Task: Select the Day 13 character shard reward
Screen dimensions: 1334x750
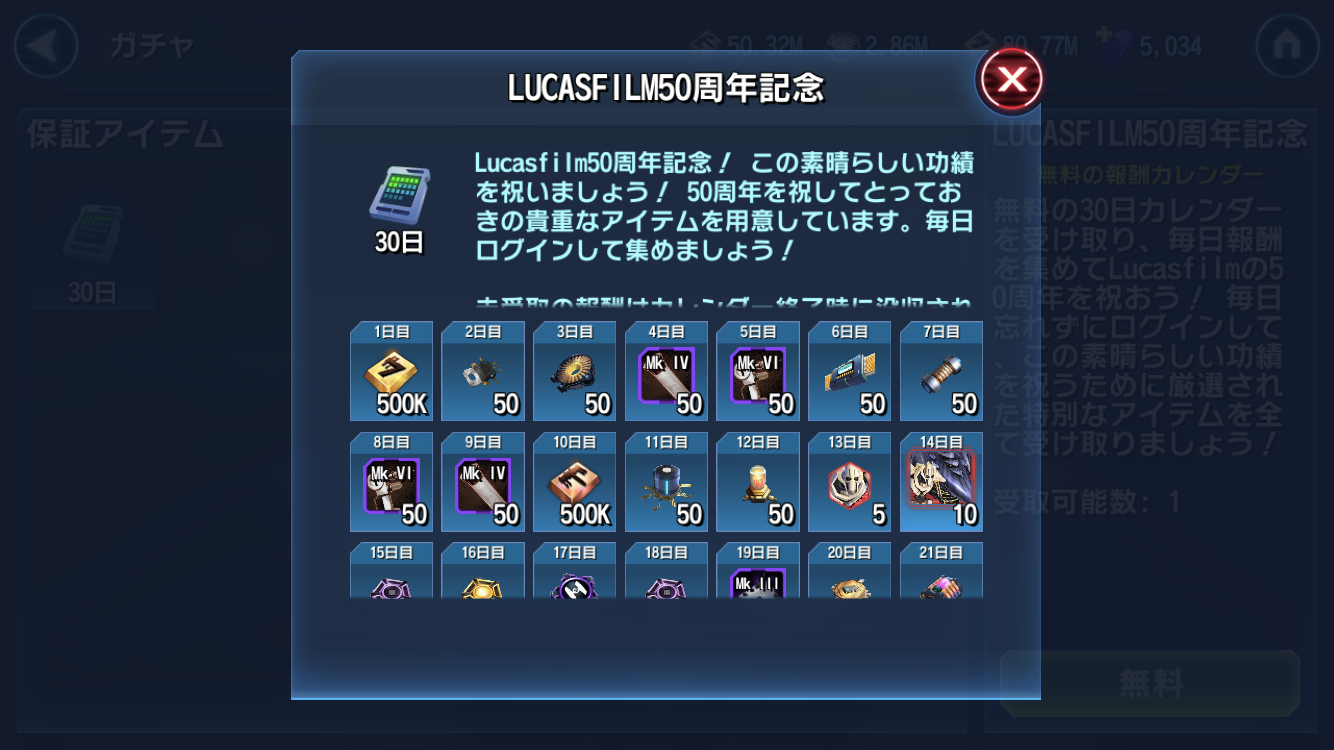Action: 849,482
